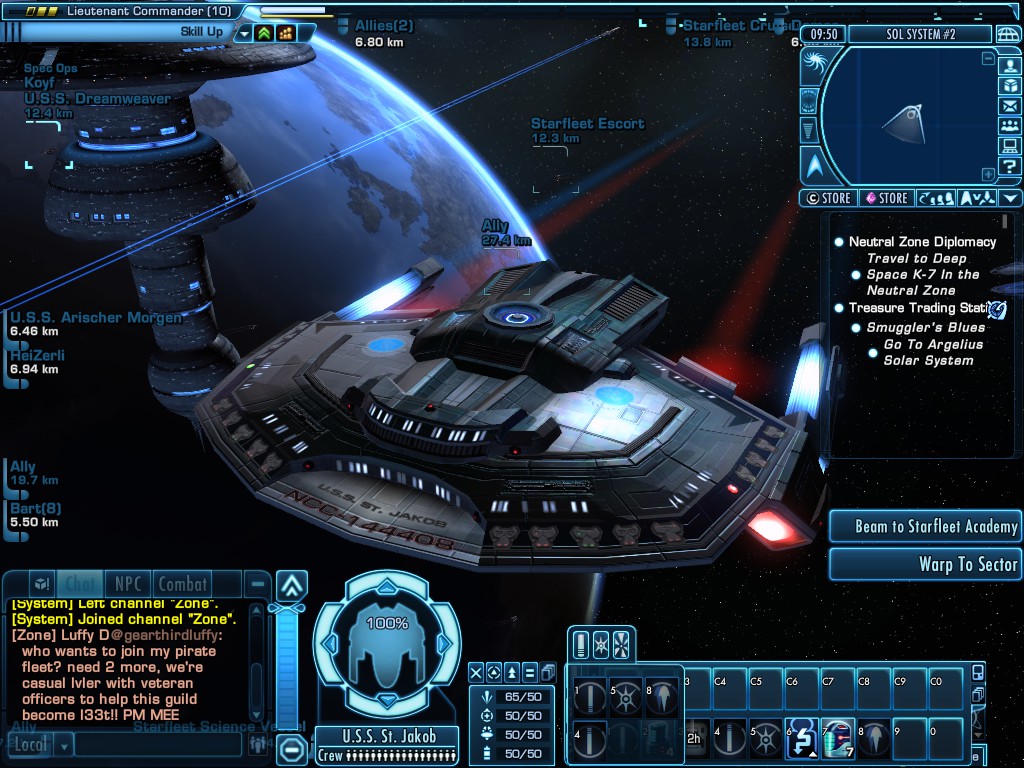Open the C-Store button
Viewport: 1024px width, 768px height.
(829, 198)
